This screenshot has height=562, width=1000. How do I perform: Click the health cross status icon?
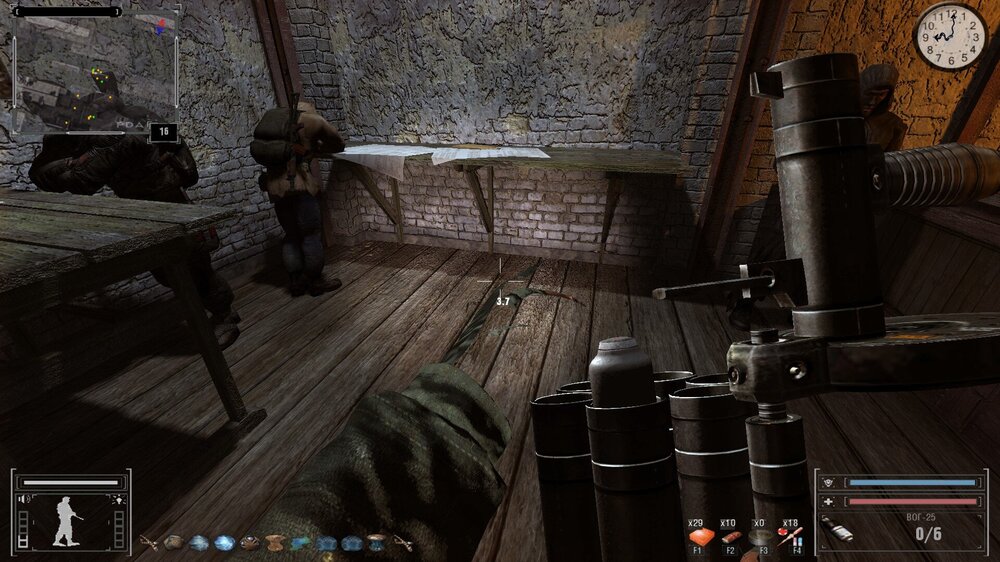pyautogui.click(x=828, y=501)
